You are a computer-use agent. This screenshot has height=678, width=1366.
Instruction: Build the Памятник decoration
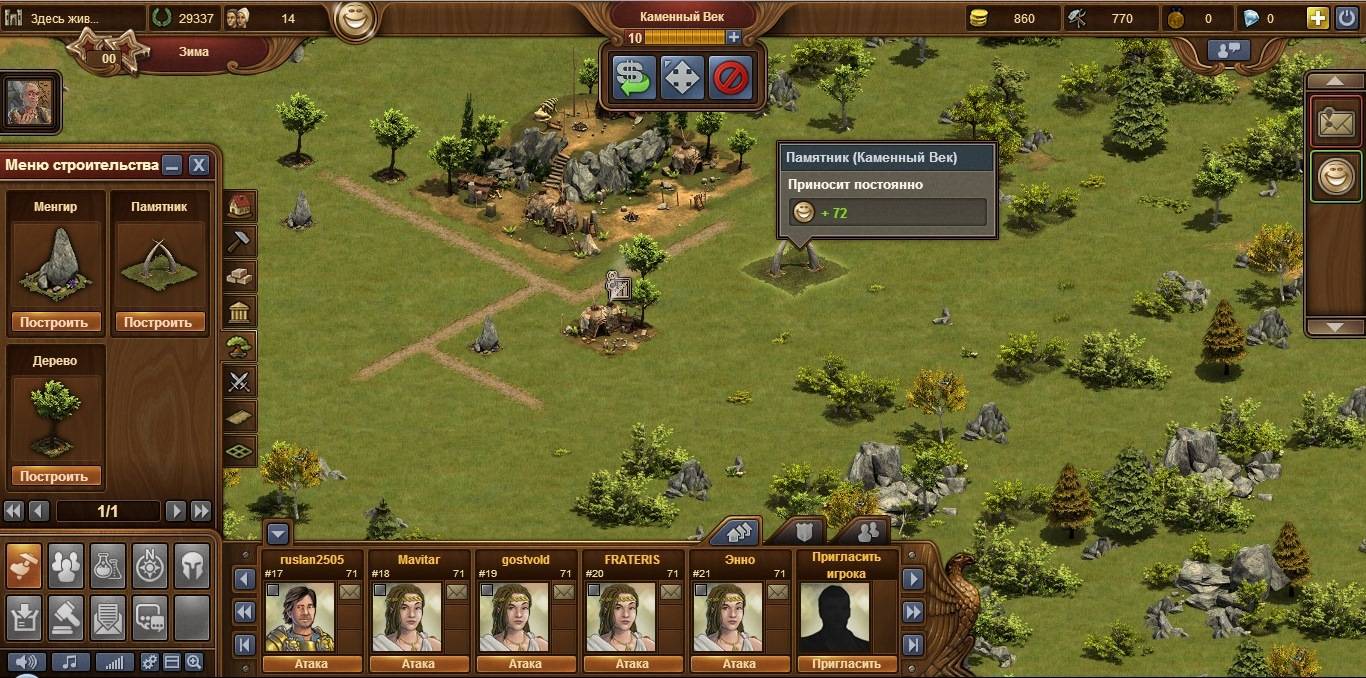[160, 322]
